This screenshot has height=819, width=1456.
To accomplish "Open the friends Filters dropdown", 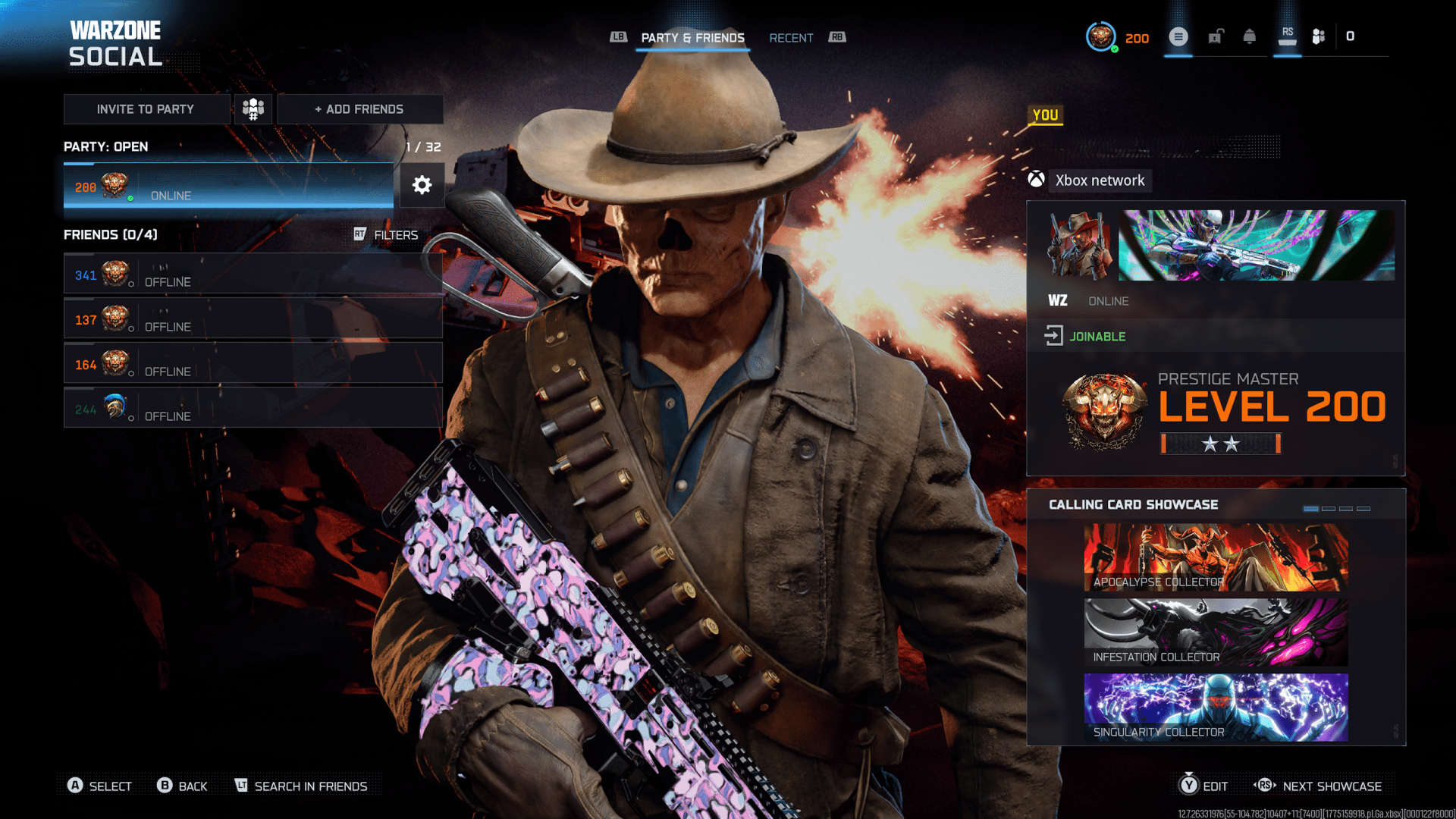I will (395, 234).
